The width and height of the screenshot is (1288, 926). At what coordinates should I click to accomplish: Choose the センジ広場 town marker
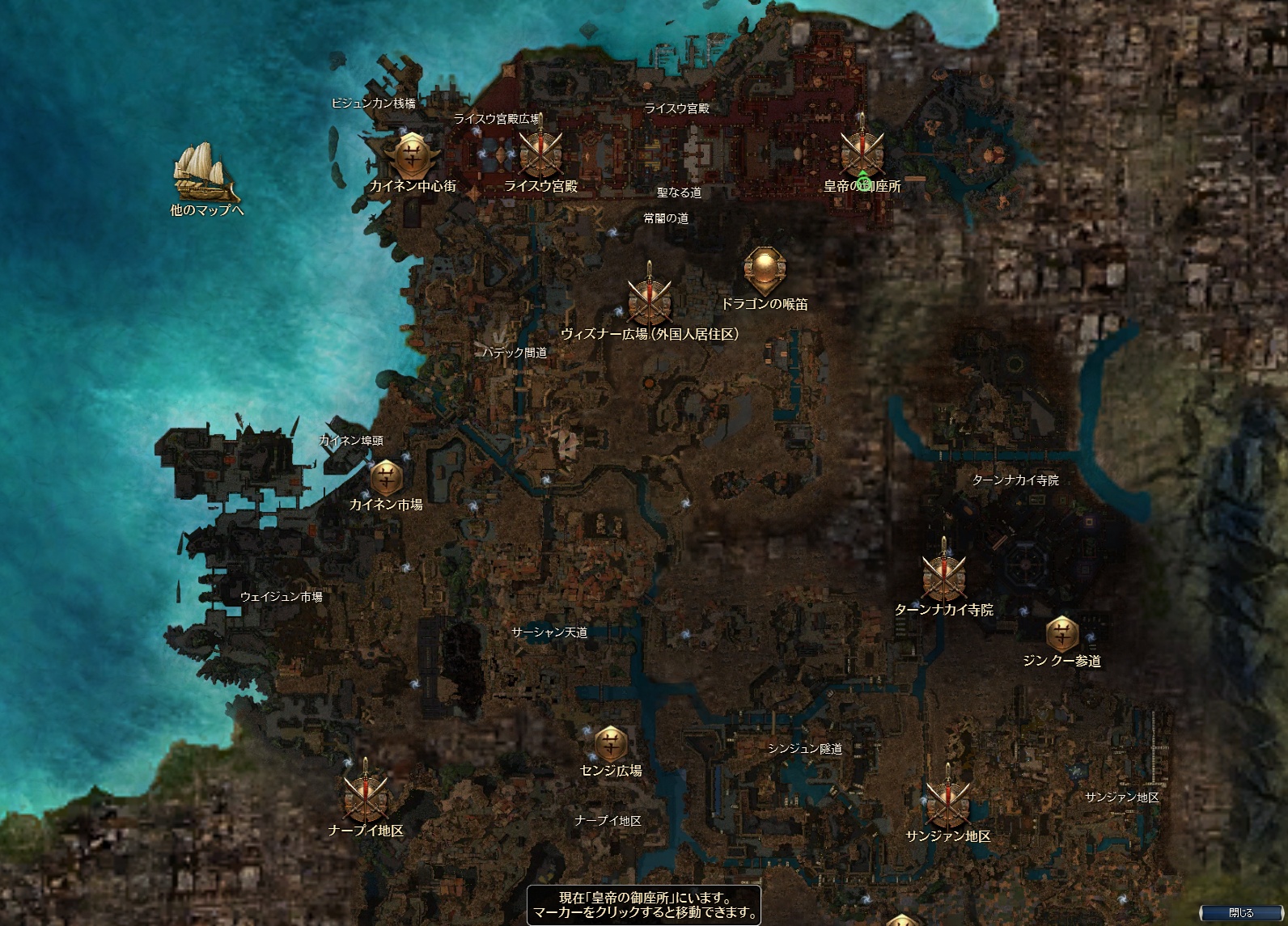[x=610, y=743]
